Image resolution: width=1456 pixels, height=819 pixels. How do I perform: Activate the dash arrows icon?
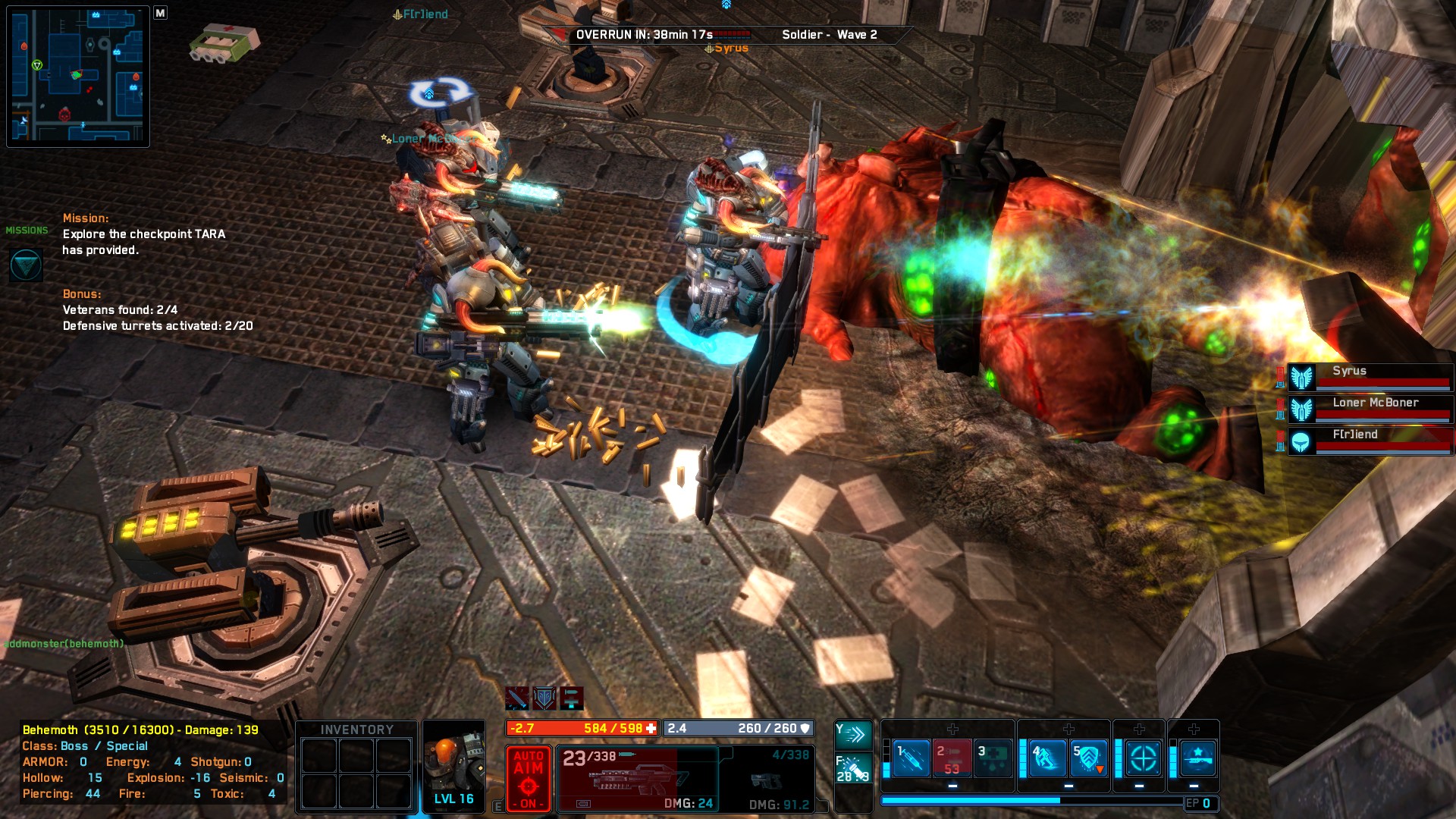(x=852, y=734)
